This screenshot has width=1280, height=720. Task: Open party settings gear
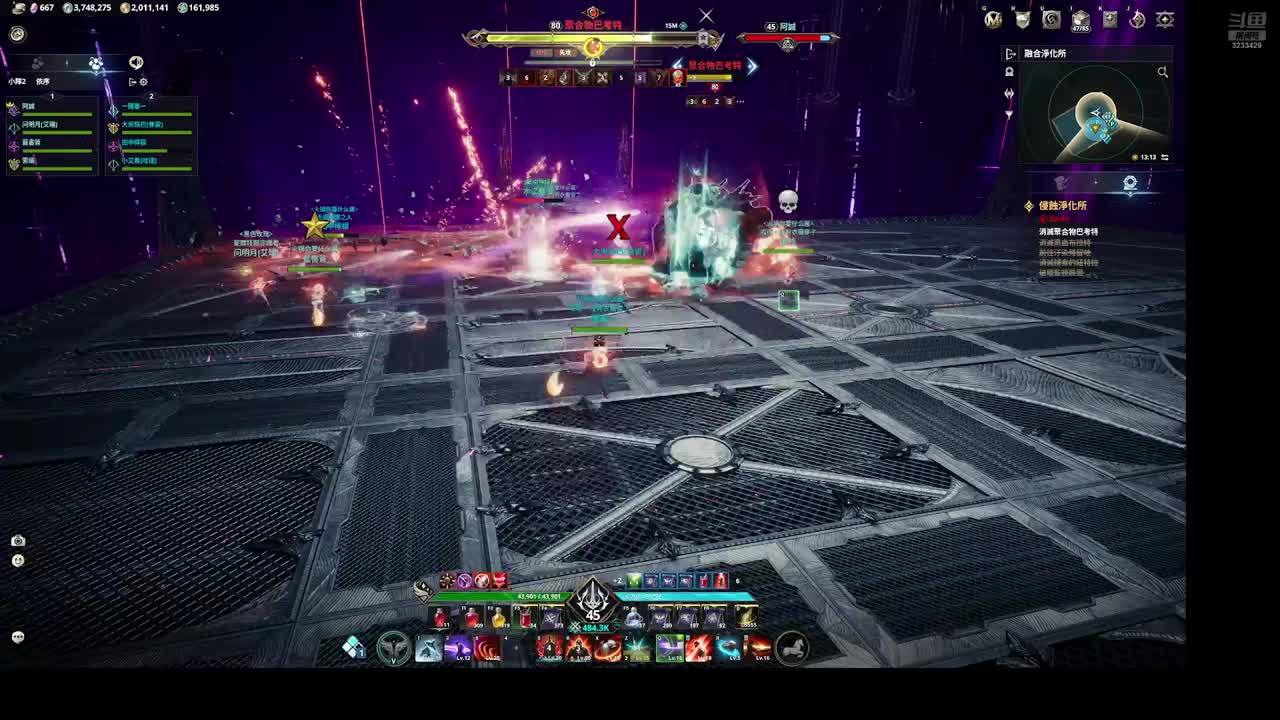144,82
